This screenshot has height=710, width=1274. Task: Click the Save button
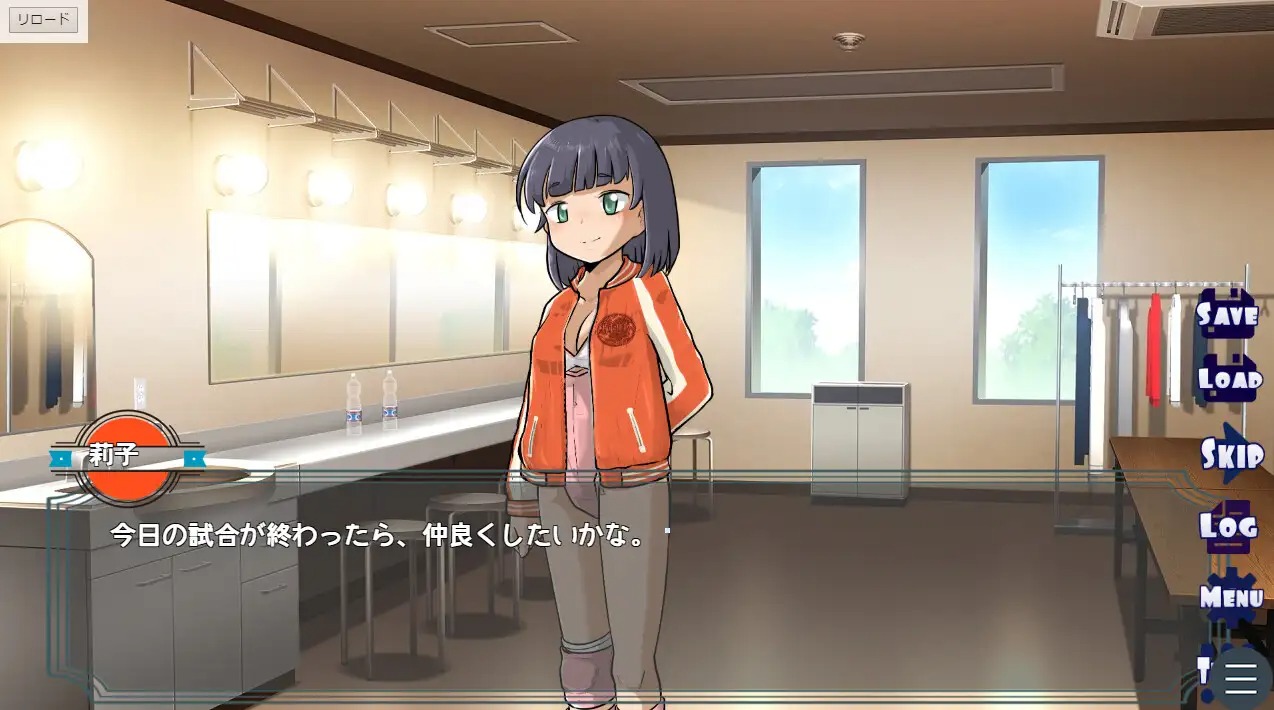(1227, 314)
